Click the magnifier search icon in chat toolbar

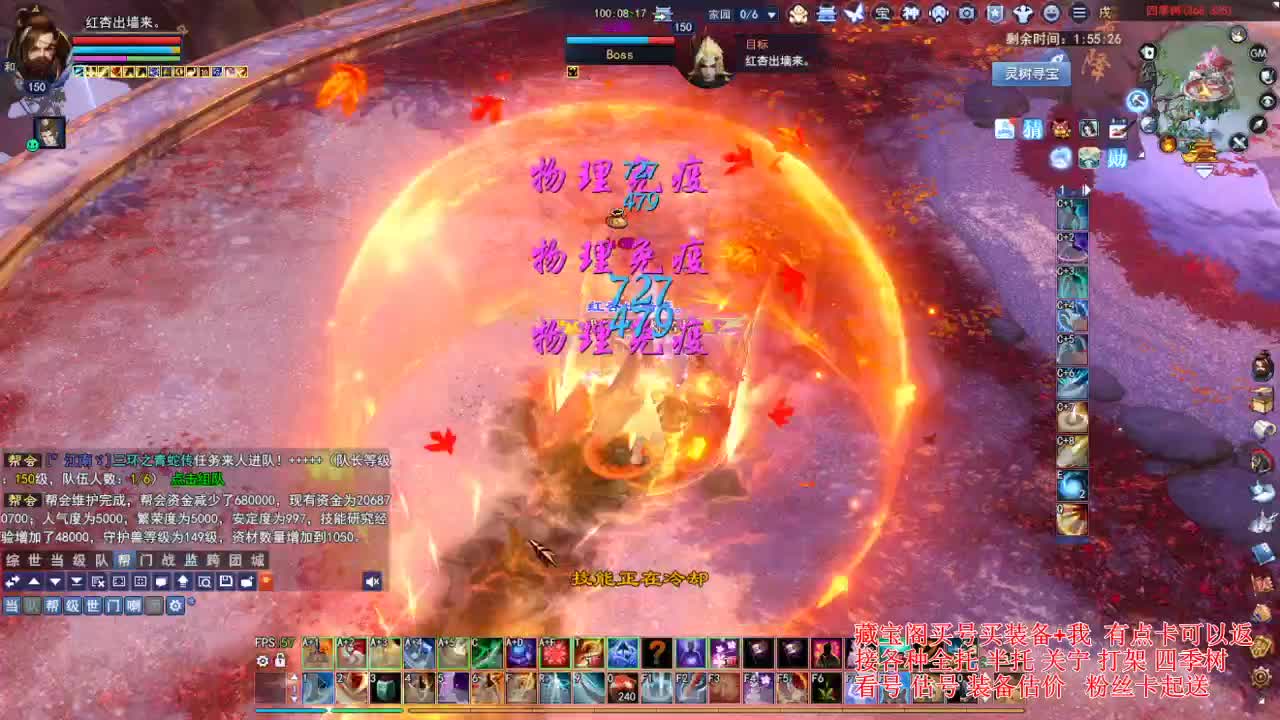pos(204,582)
